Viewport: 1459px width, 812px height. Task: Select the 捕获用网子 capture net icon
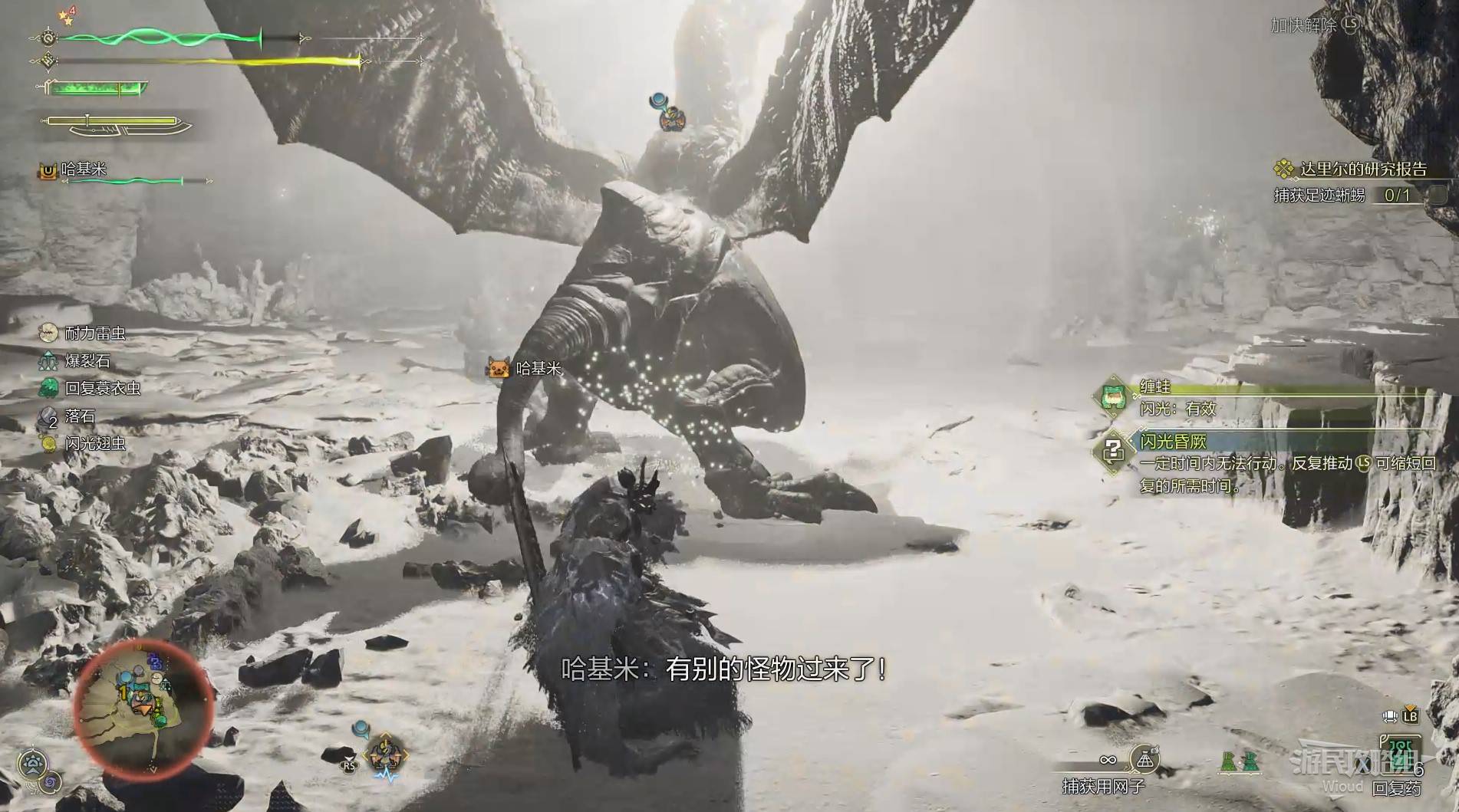[1144, 760]
